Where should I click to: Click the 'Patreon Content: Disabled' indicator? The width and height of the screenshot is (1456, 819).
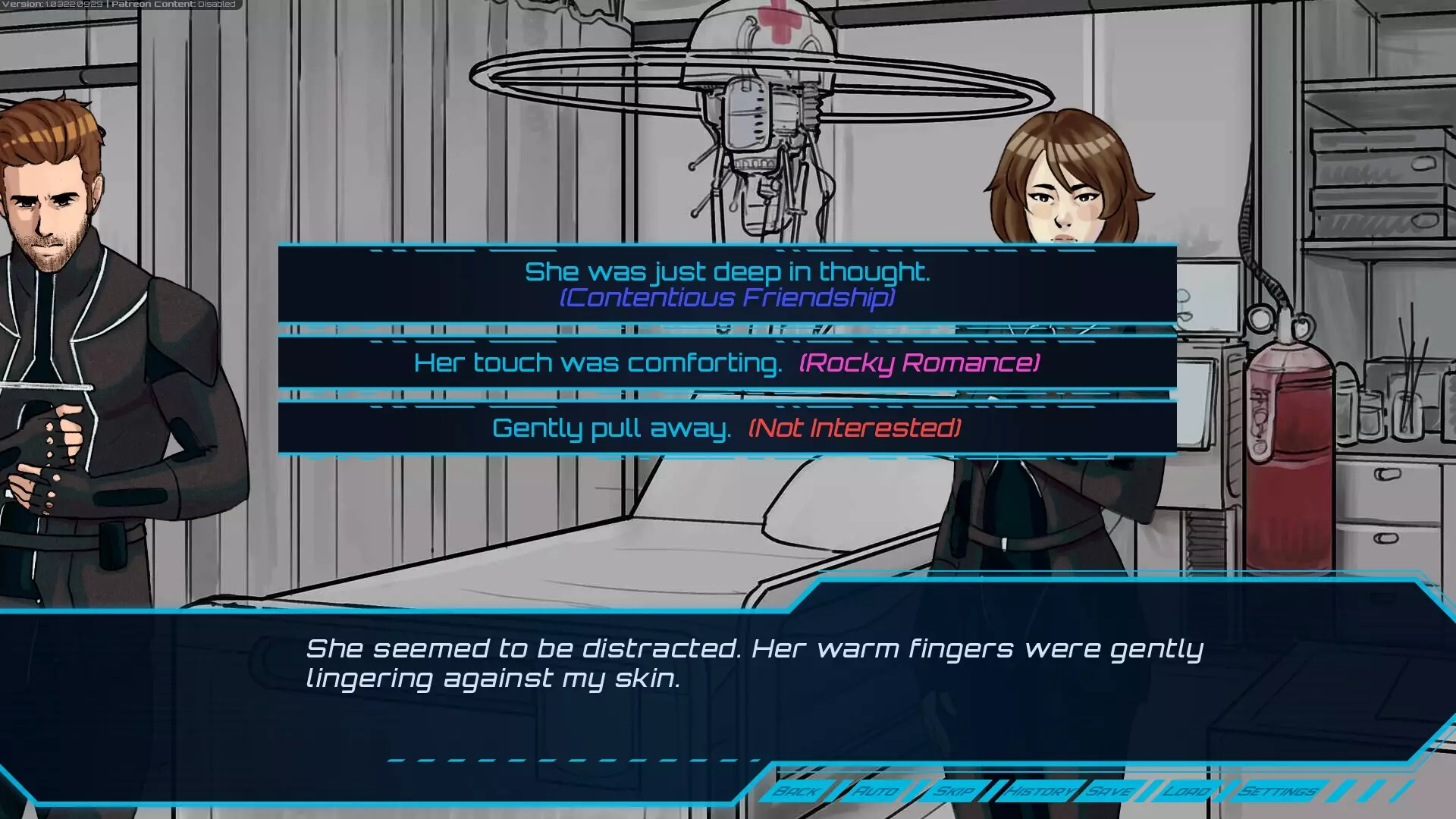pyautogui.click(x=172, y=4)
